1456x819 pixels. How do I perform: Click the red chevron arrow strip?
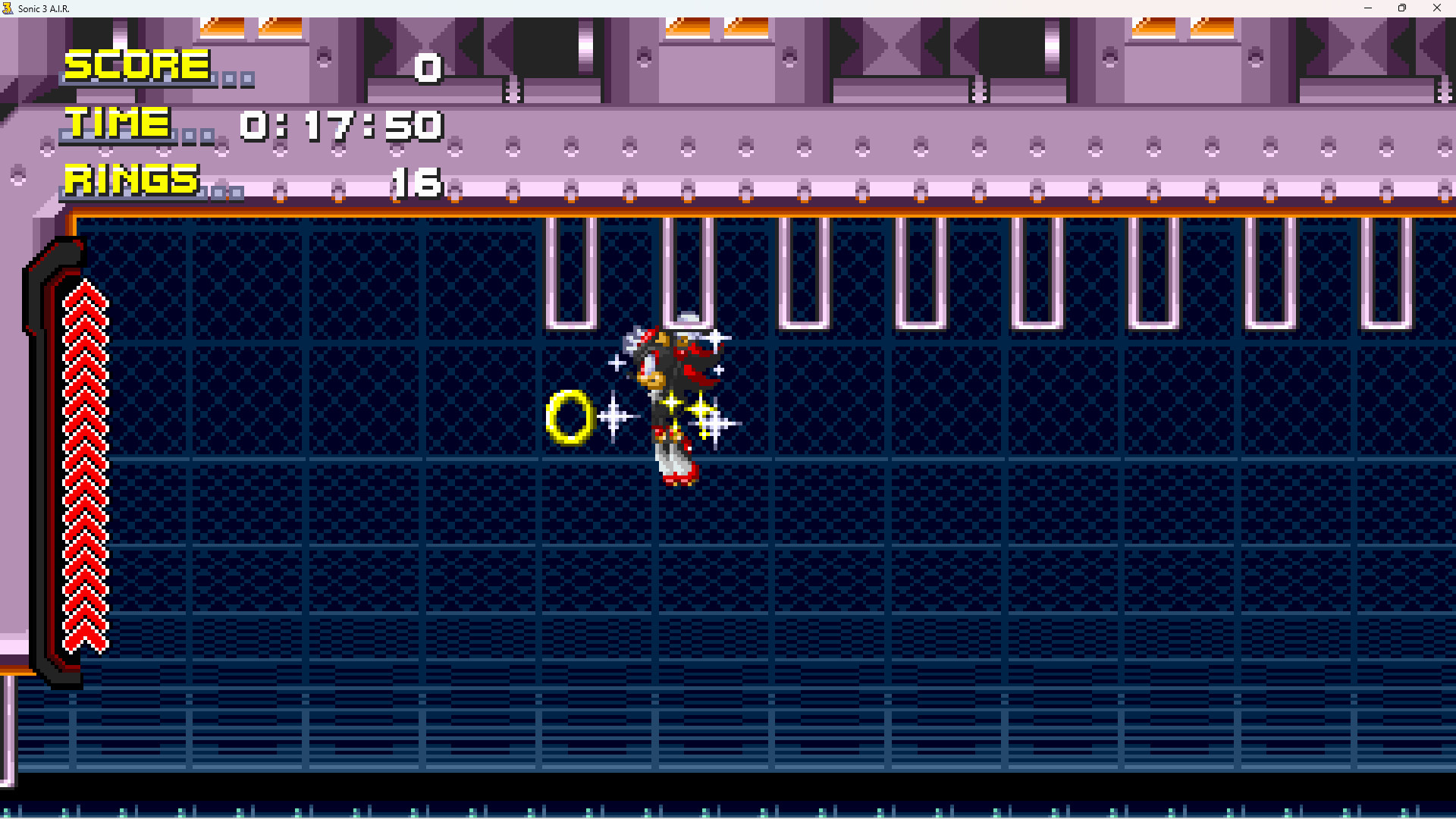pyautogui.click(x=85, y=455)
